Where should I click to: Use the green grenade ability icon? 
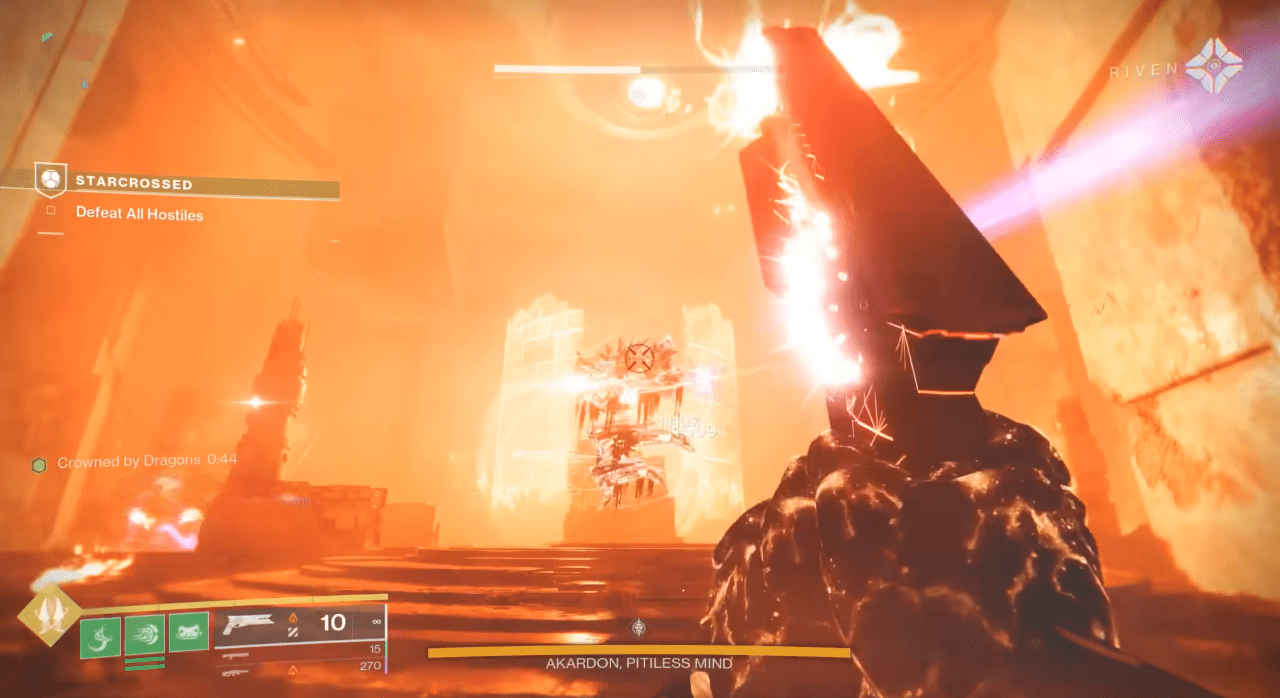(x=100, y=636)
